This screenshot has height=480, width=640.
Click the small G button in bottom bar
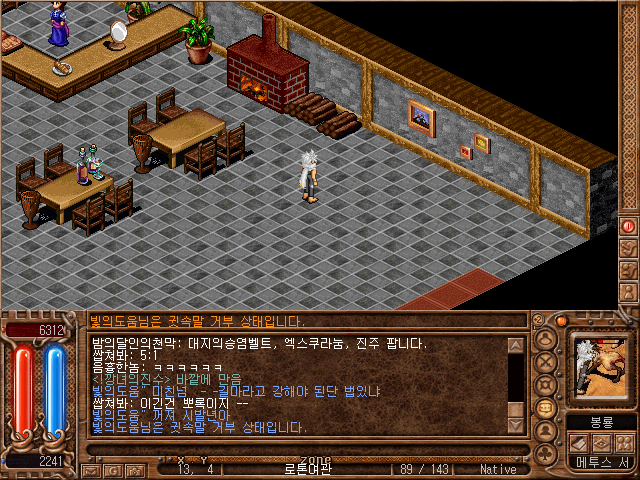pyautogui.click(x=113, y=469)
